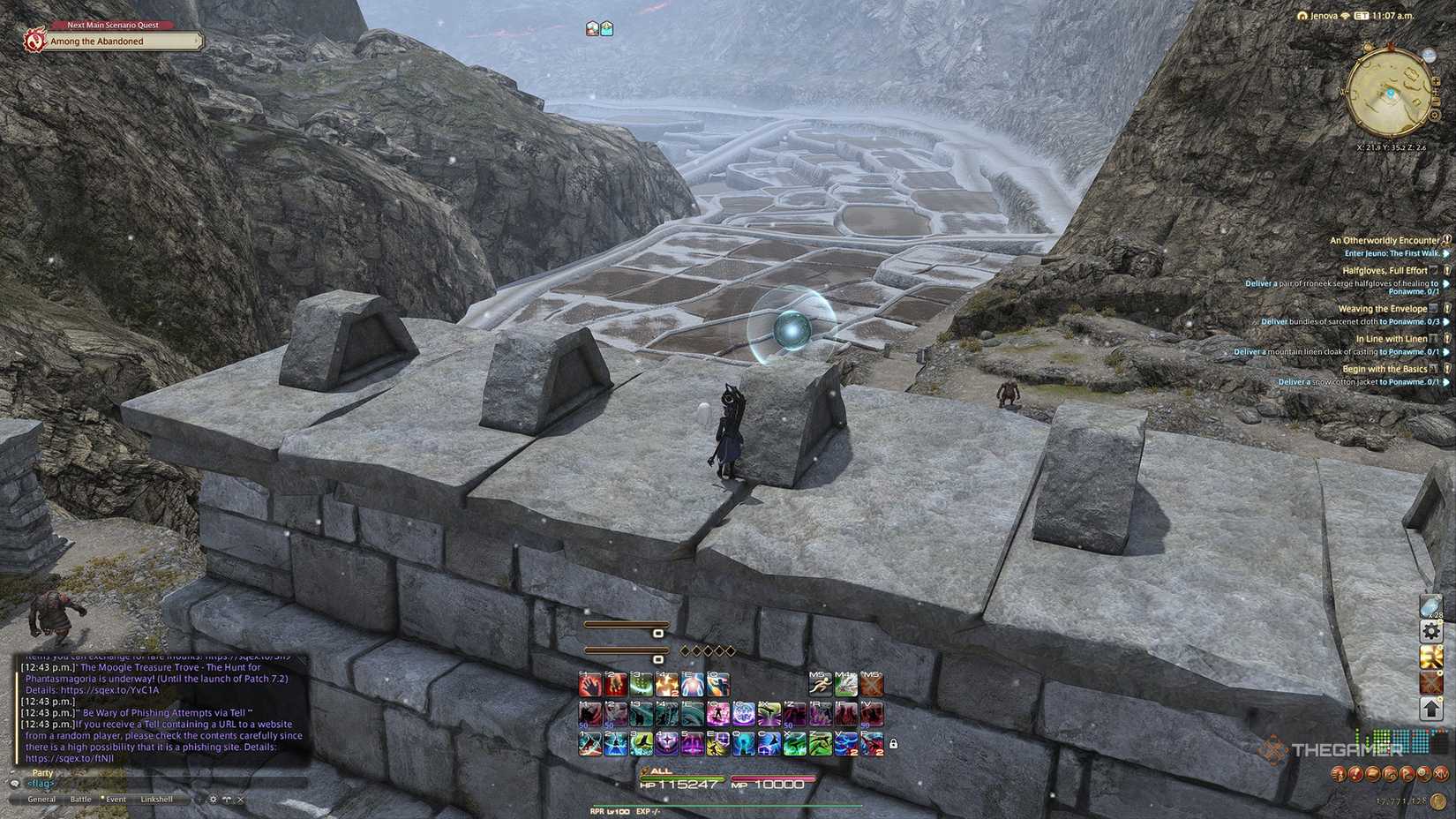The height and width of the screenshot is (819, 1456).
Task: Use the M4 mount summon hotbar icon
Action: (x=844, y=684)
